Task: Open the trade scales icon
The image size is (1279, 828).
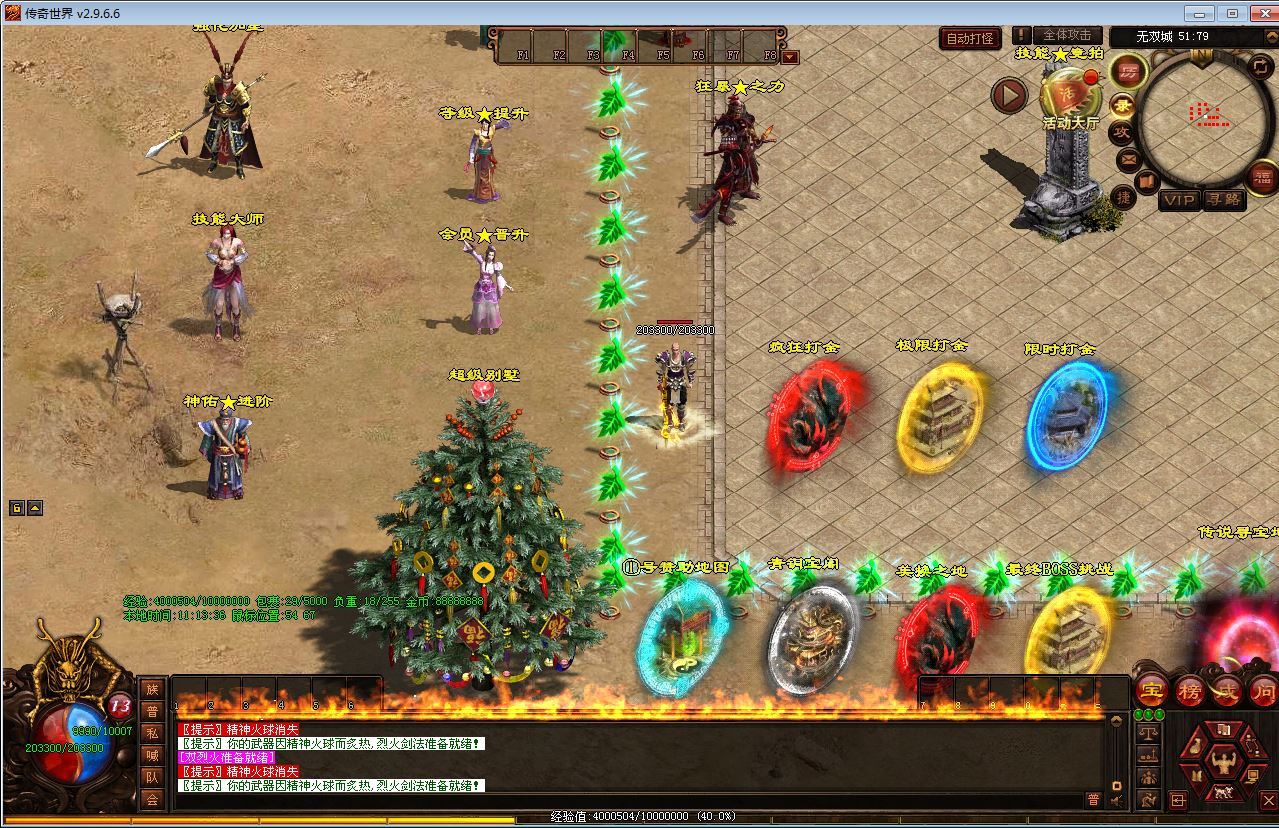Action: click(1148, 732)
